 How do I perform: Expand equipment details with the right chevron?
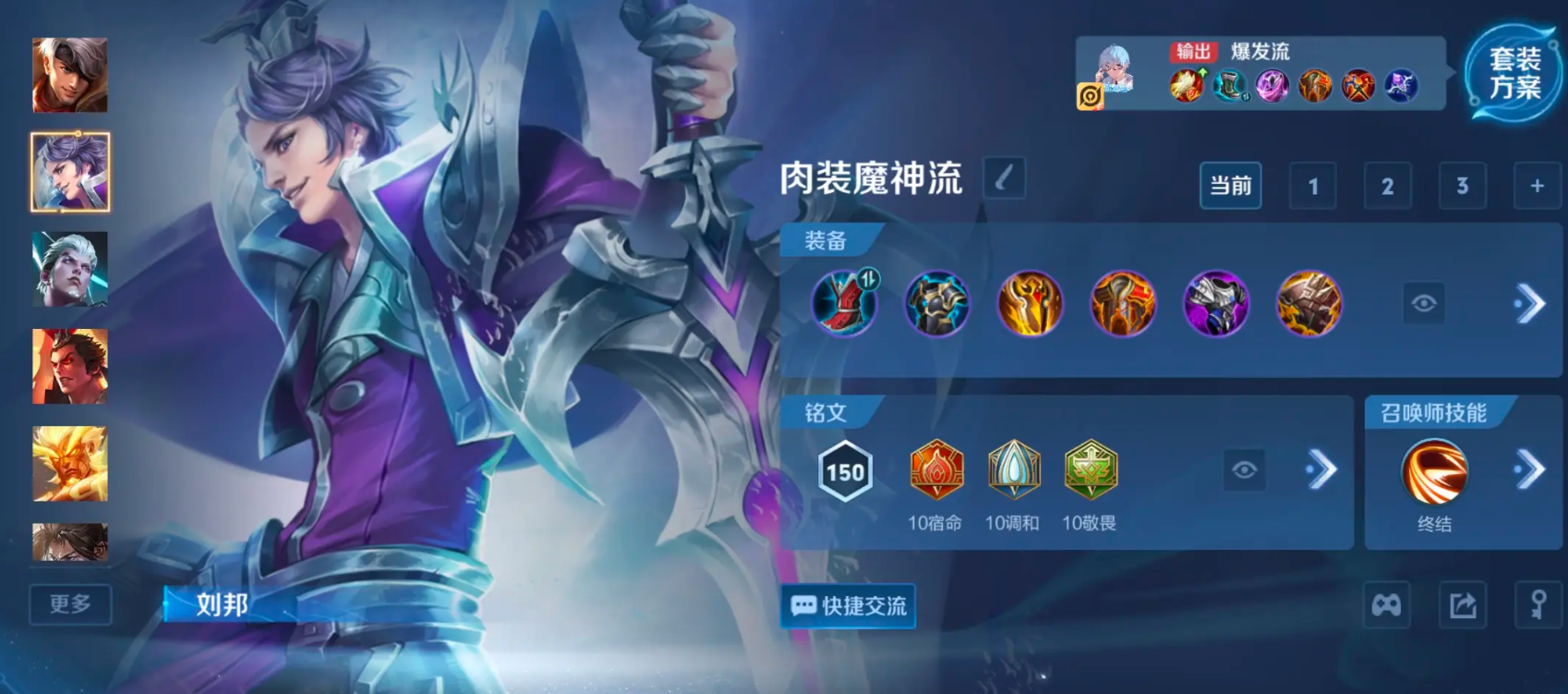(x=1530, y=303)
